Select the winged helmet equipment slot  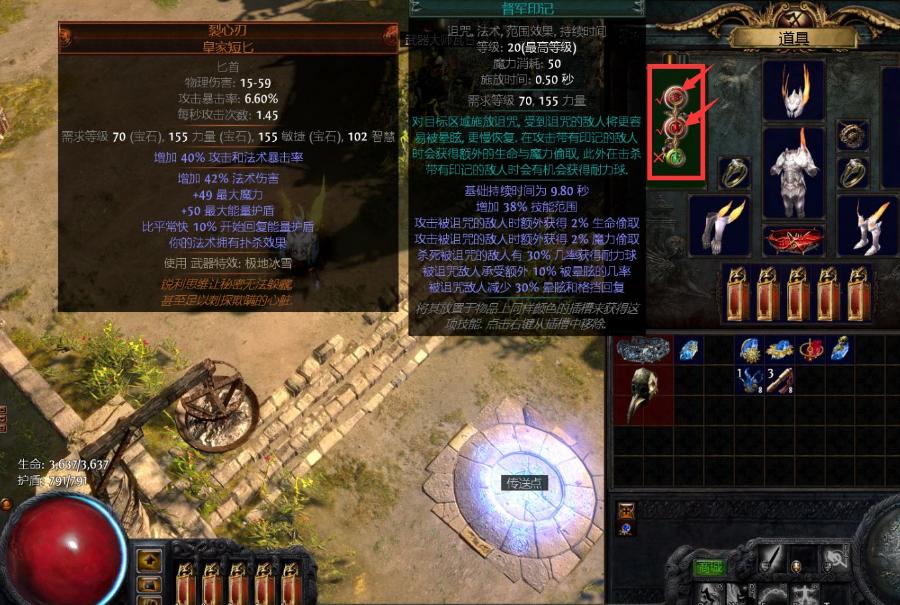tap(794, 91)
